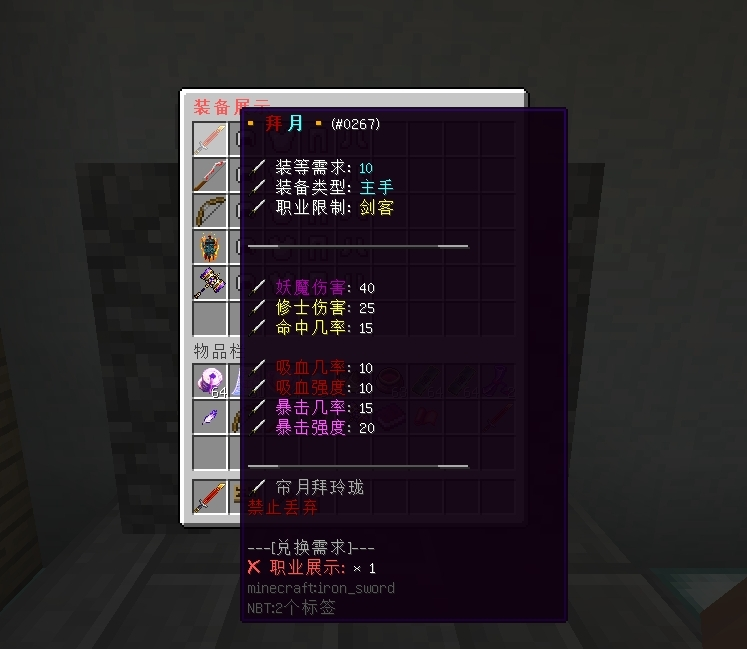
Task: Click the purple feather inventory slot
Action: pos(210,417)
